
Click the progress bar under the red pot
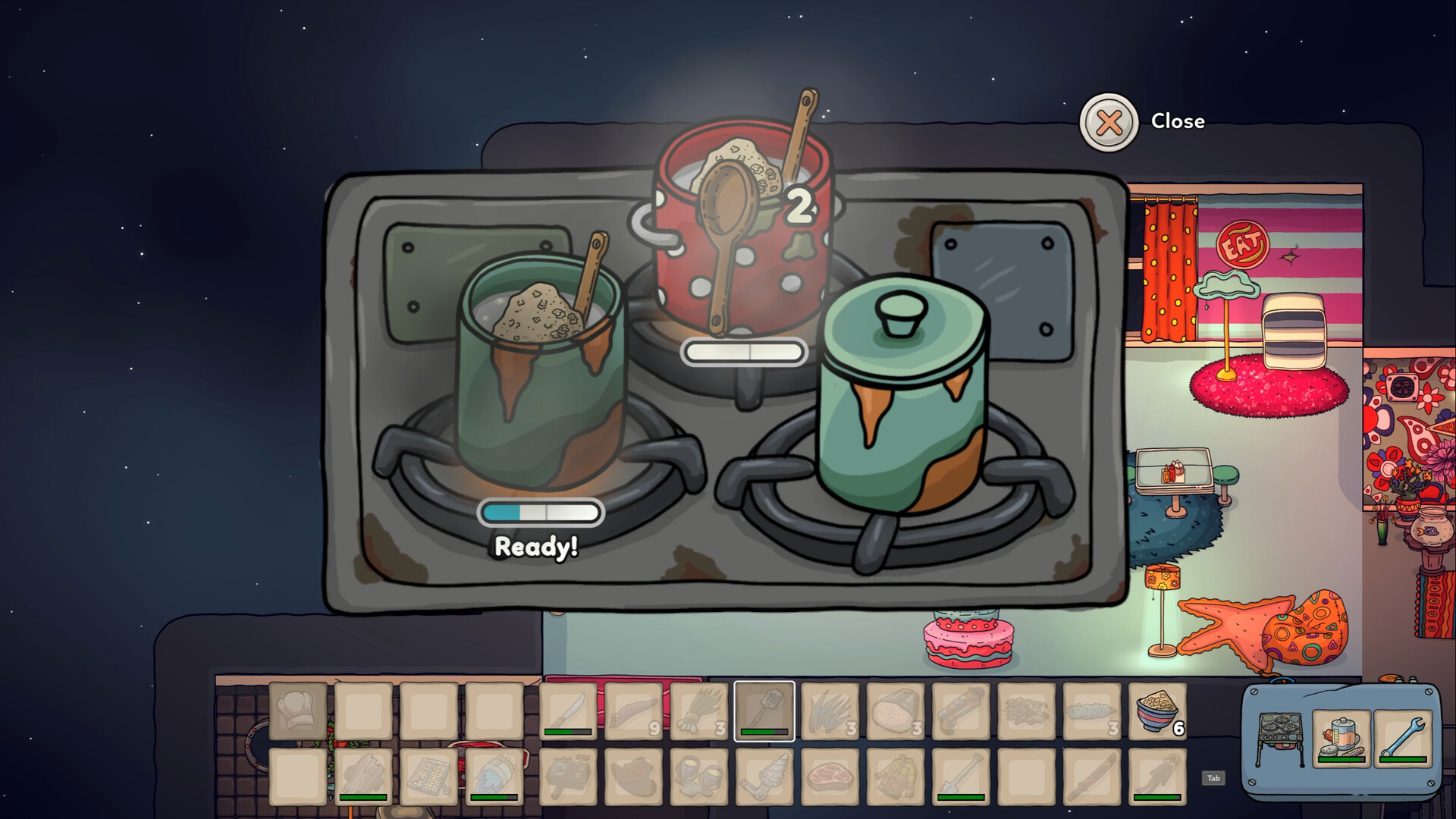click(x=744, y=350)
